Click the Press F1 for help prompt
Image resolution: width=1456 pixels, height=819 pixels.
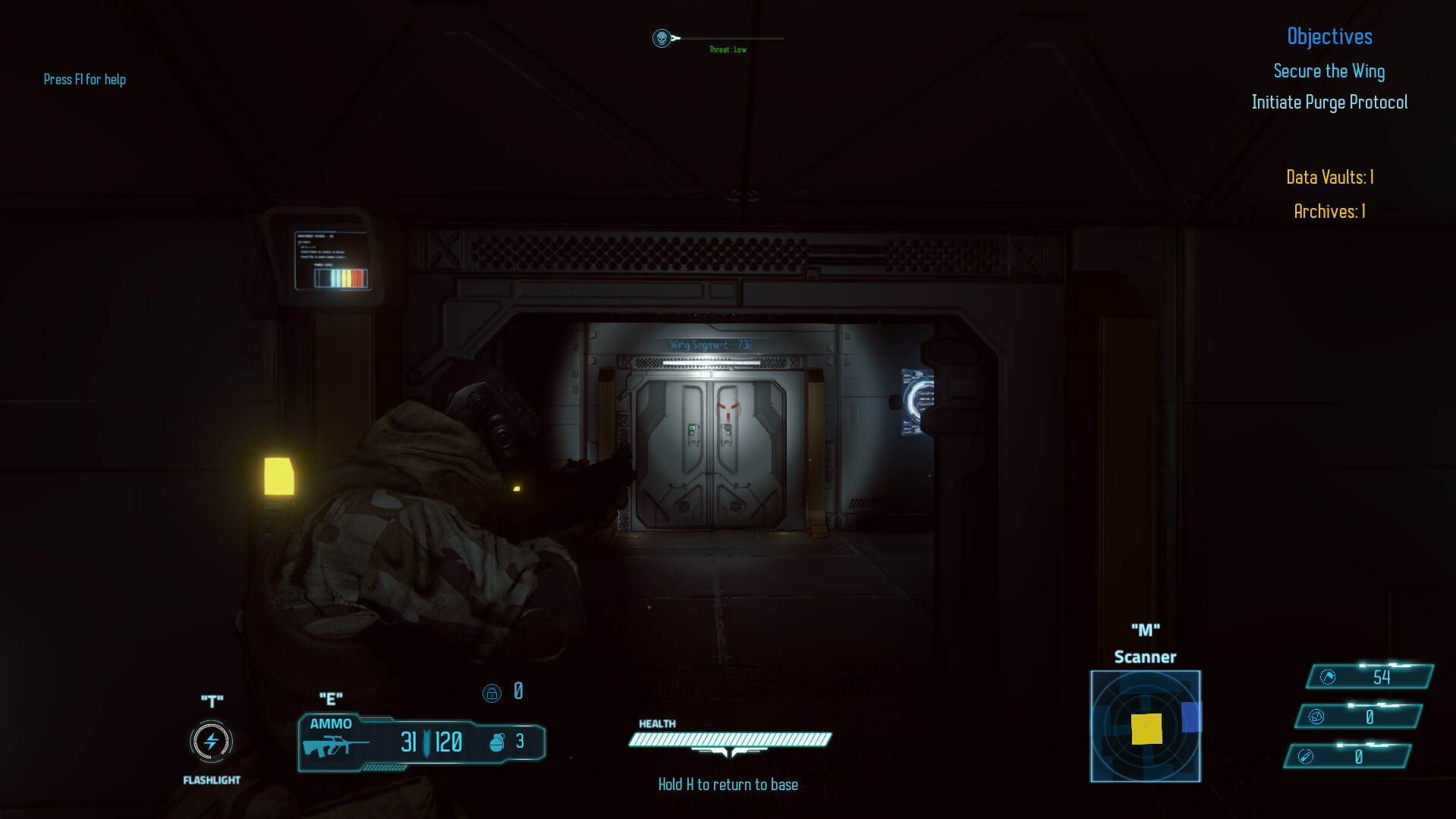coord(84,79)
